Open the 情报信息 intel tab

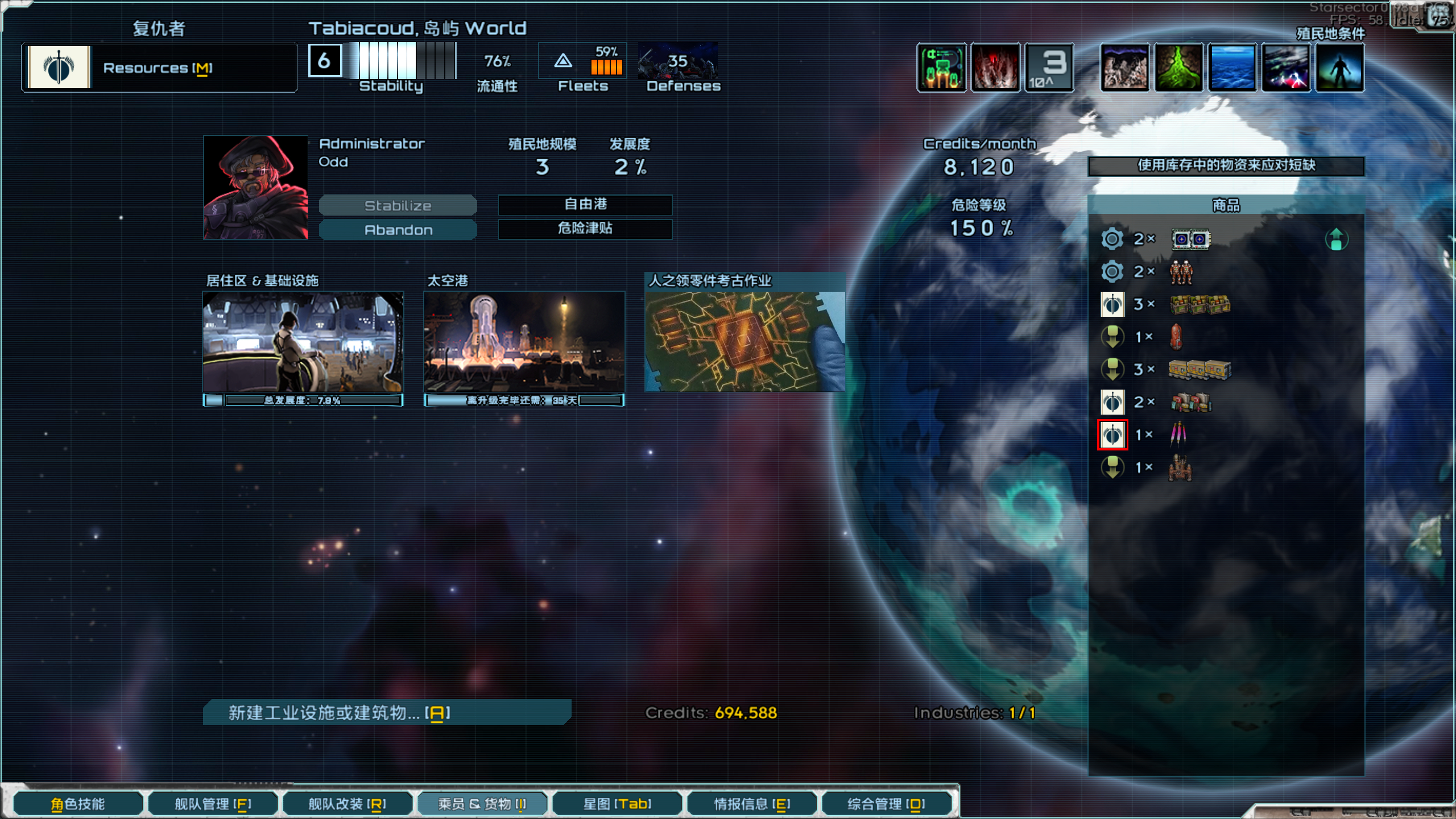(x=751, y=804)
